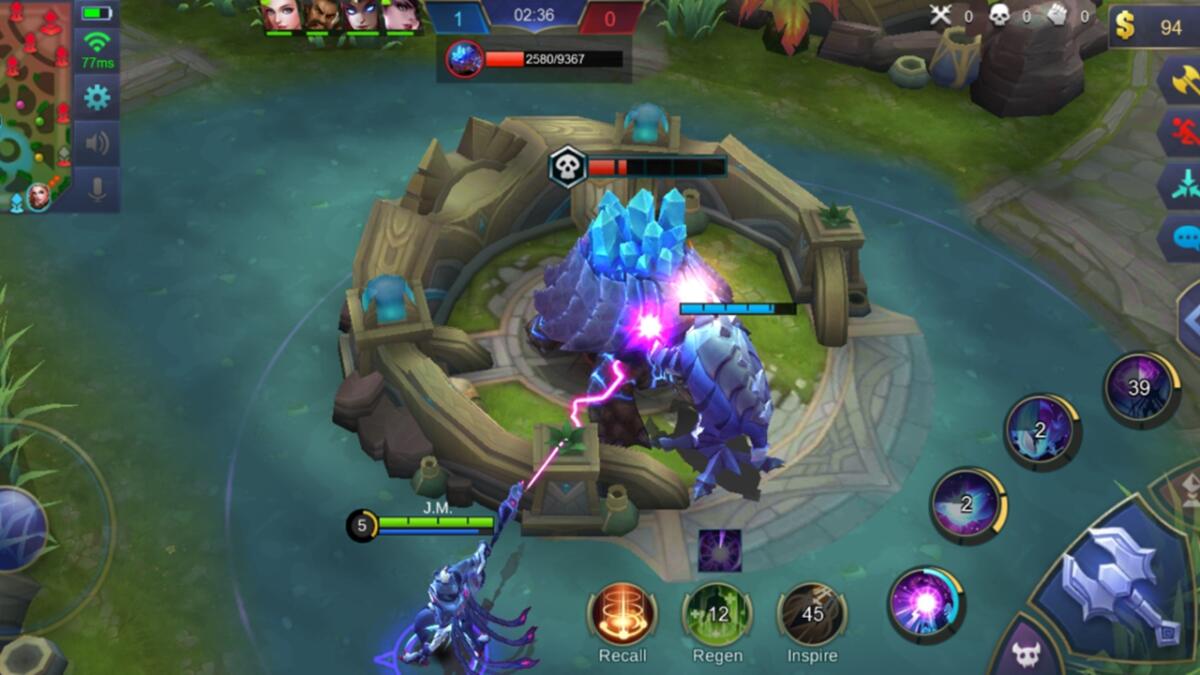Tap the small purple square icon above Regen
The width and height of the screenshot is (1200, 675).
(x=719, y=551)
